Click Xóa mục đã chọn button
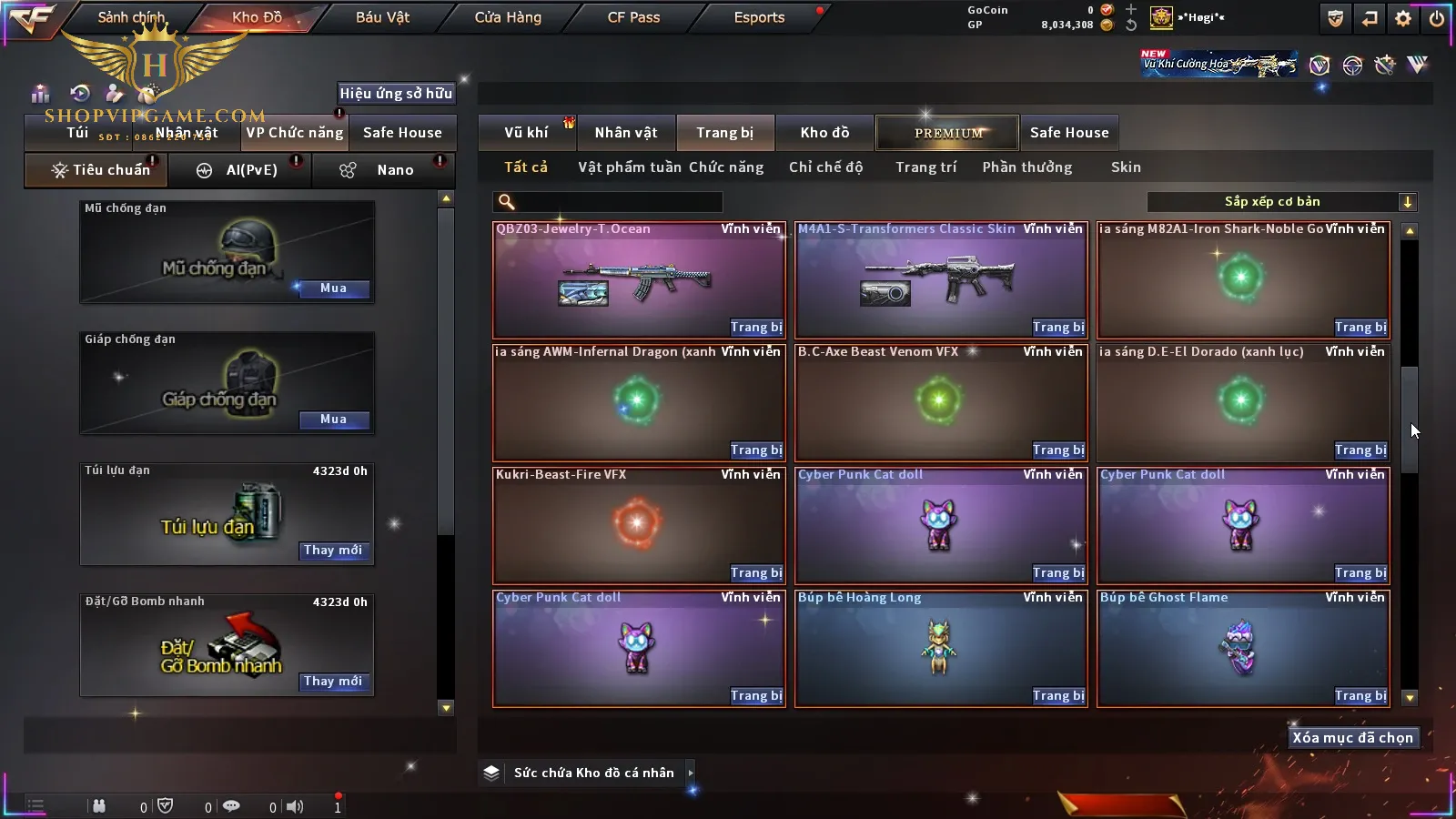The image size is (1456, 819). coord(1352,738)
